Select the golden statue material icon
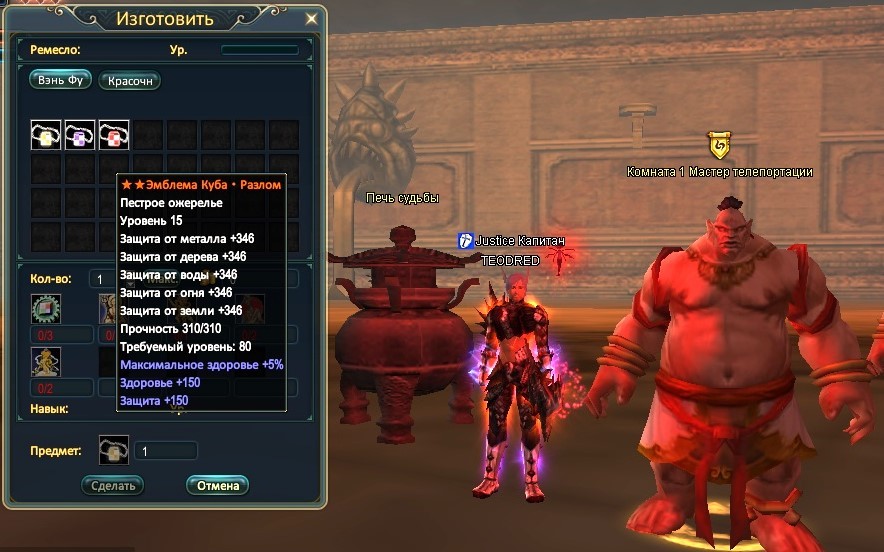The height and width of the screenshot is (552, 884). (46, 361)
